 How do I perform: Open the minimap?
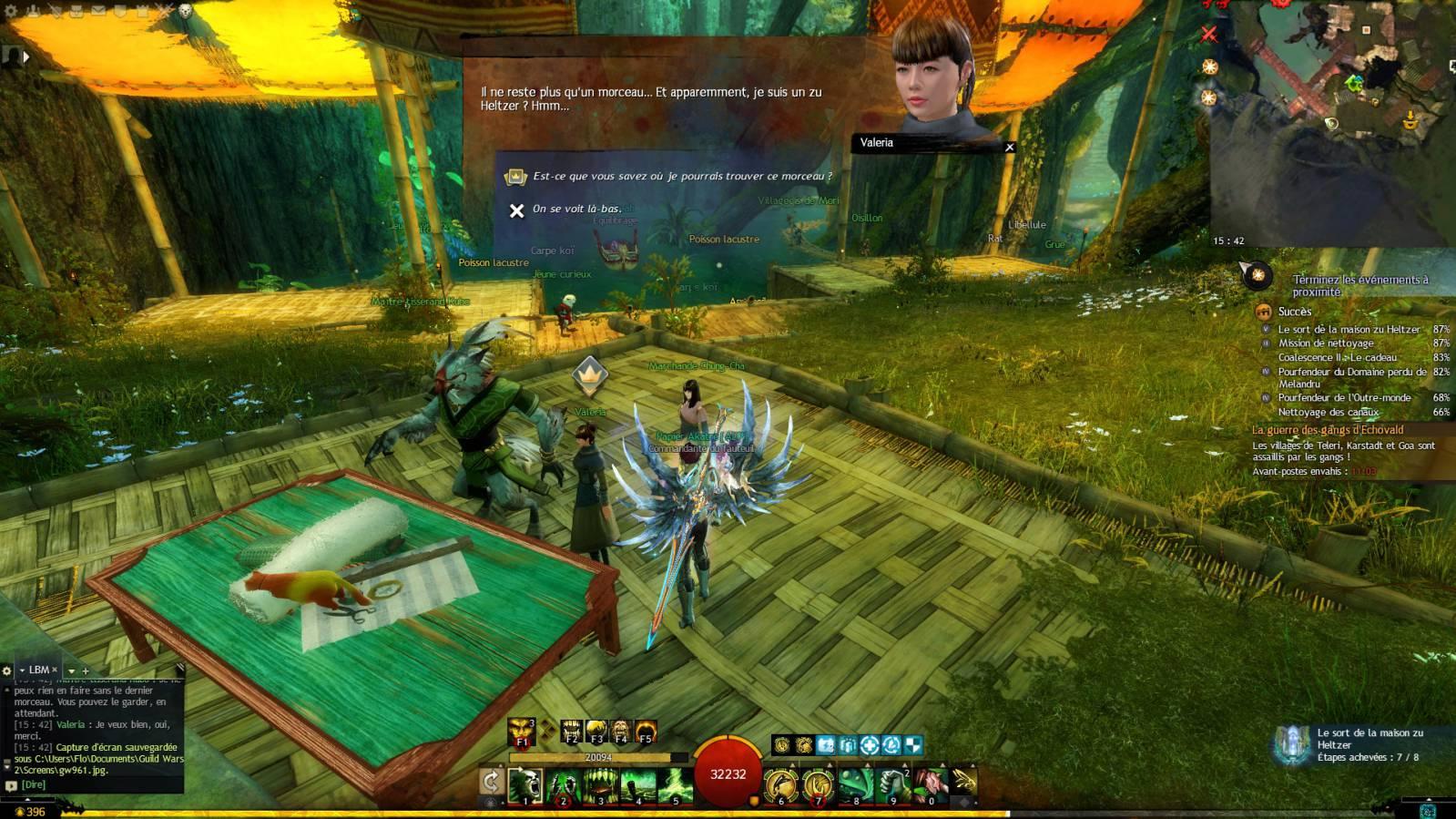click(1331, 118)
